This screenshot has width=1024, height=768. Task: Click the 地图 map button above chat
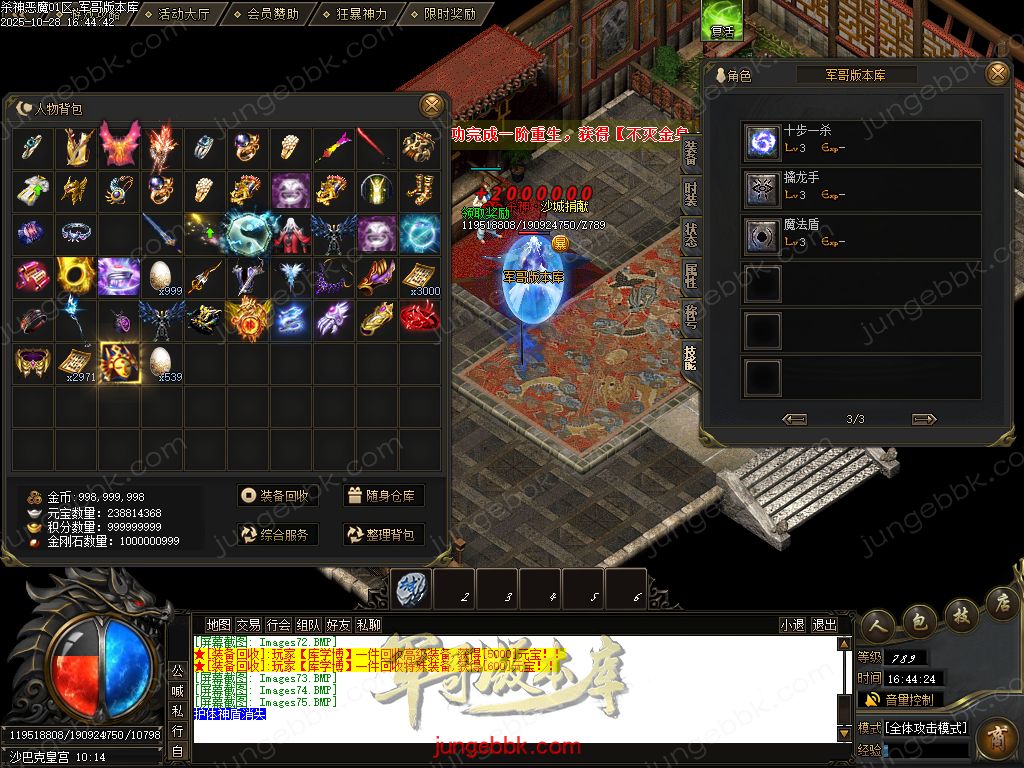pos(218,625)
